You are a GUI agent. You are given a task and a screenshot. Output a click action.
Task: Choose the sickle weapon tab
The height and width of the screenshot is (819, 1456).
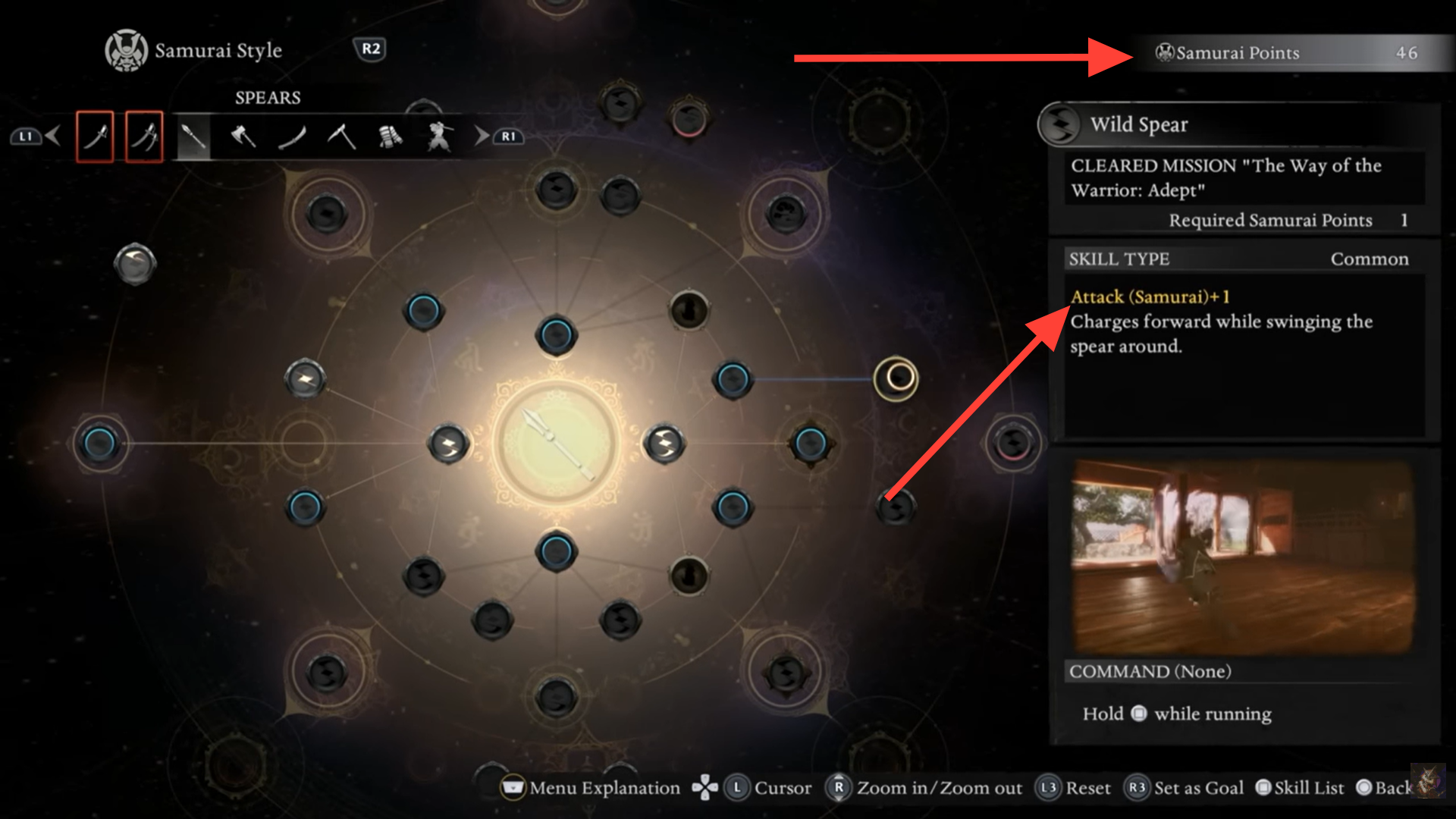click(x=341, y=136)
